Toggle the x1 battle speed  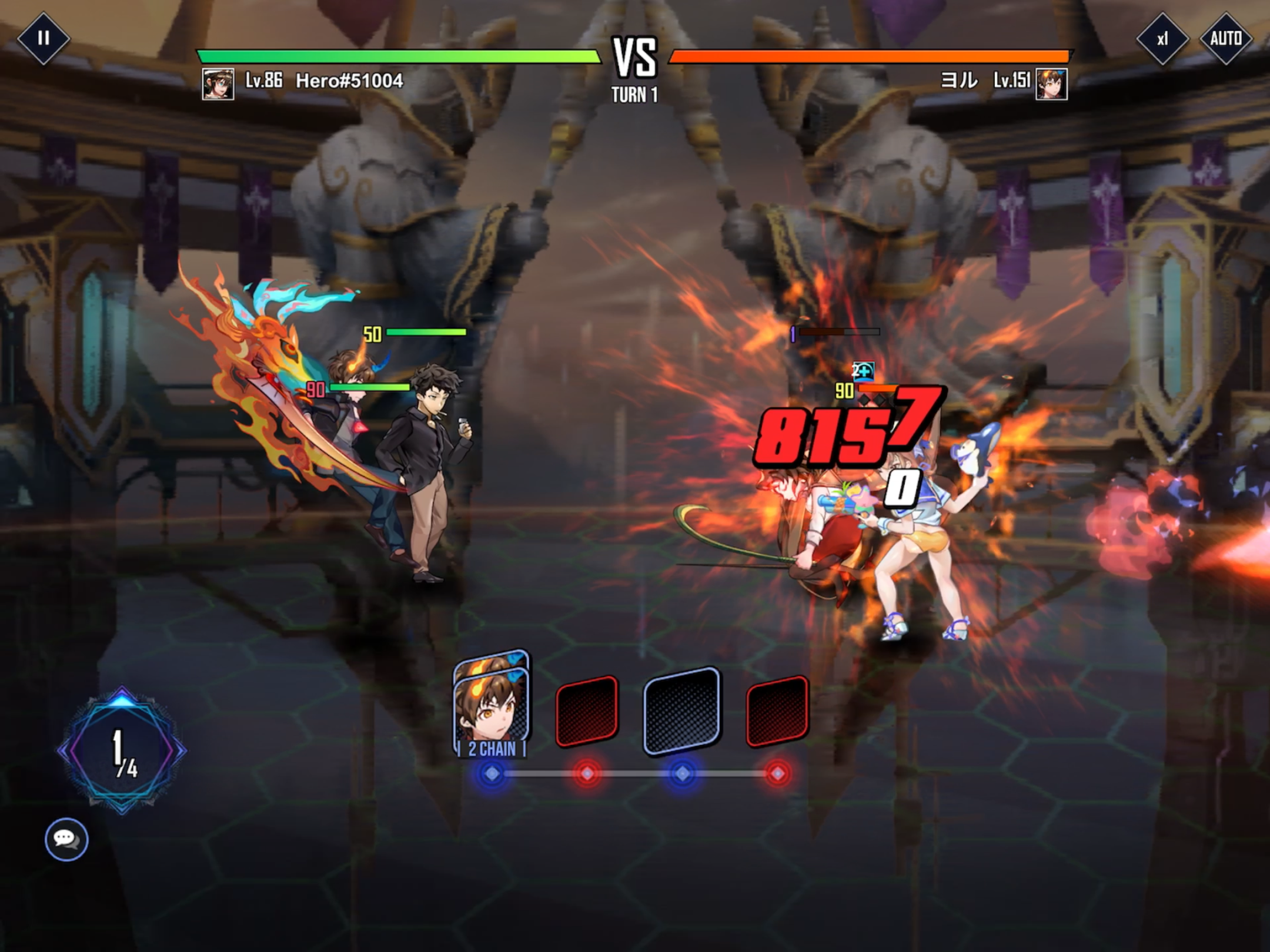click(x=1162, y=39)
